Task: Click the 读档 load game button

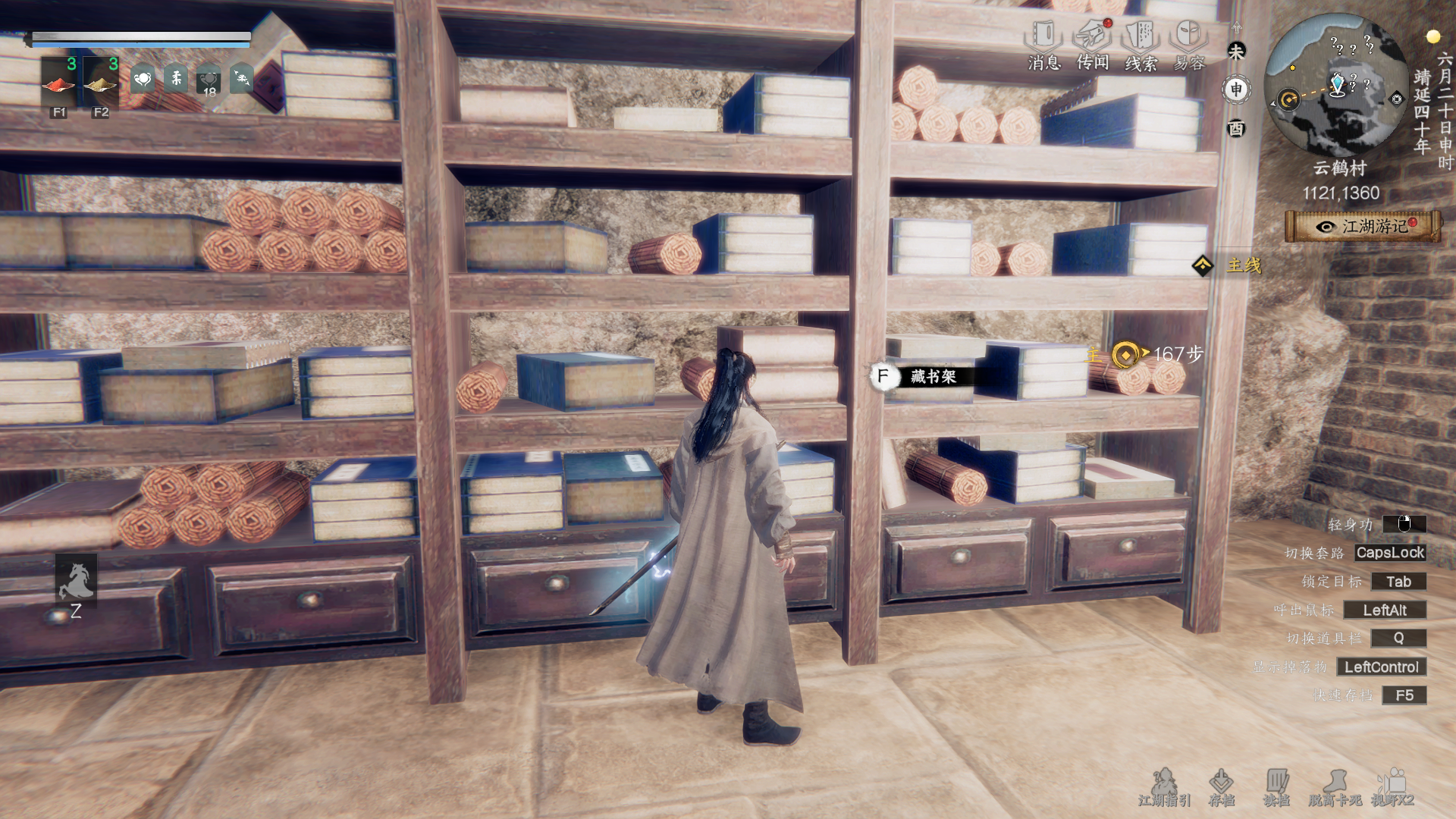Action: pos(1276,787)
